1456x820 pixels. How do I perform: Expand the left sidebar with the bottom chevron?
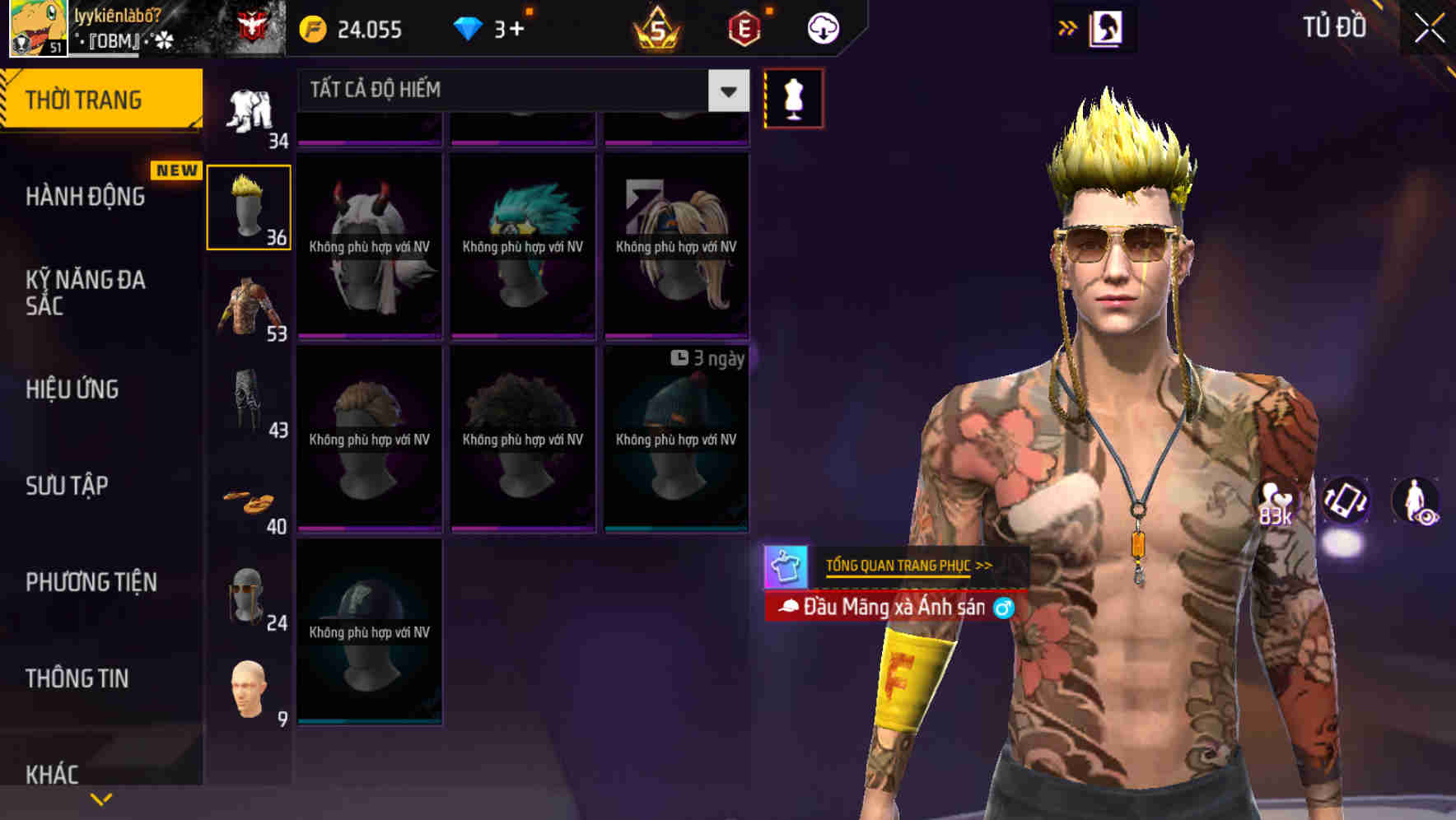(100, 799)
